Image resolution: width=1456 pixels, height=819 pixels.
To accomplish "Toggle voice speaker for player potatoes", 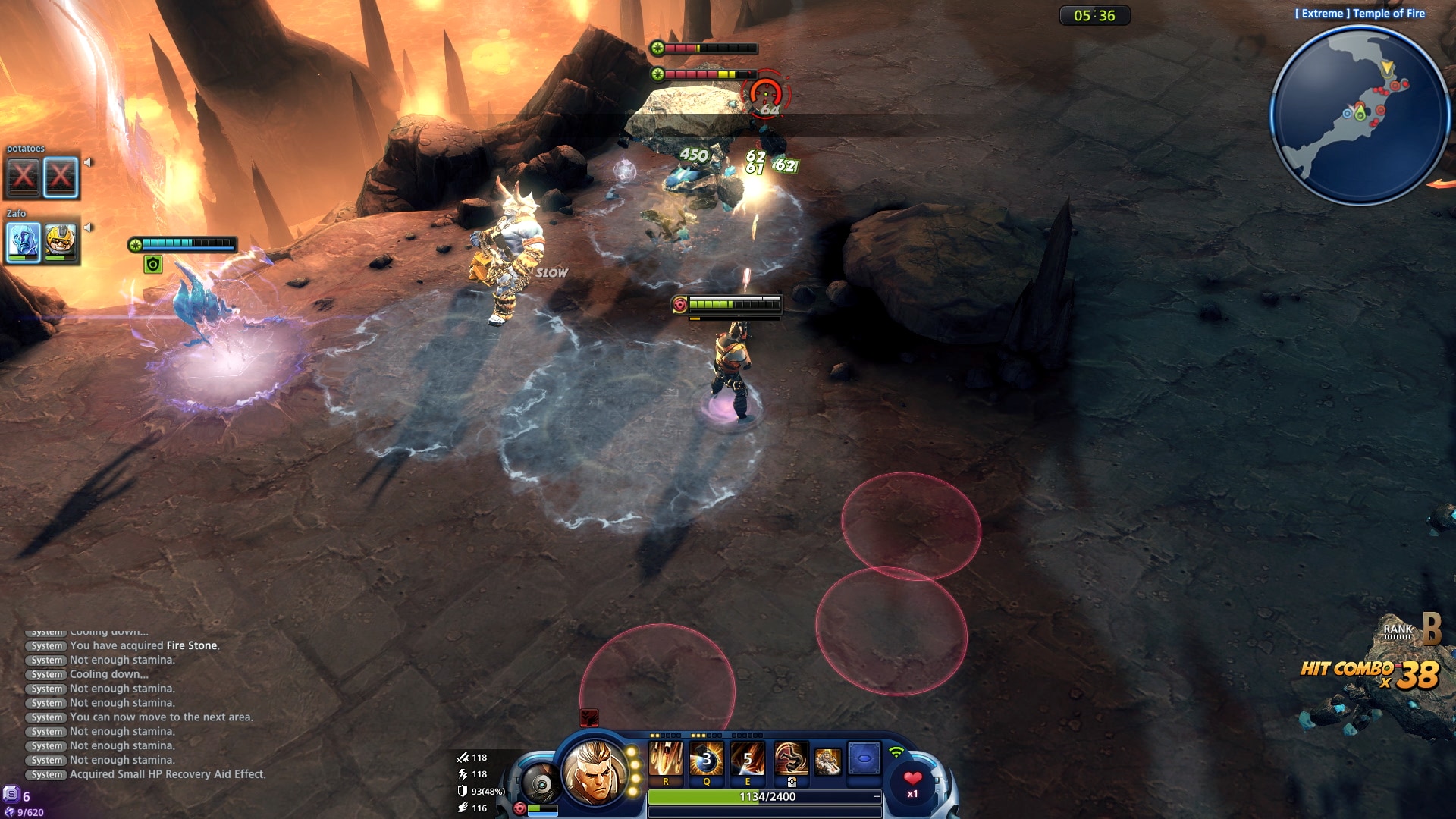I will [89, 162].
